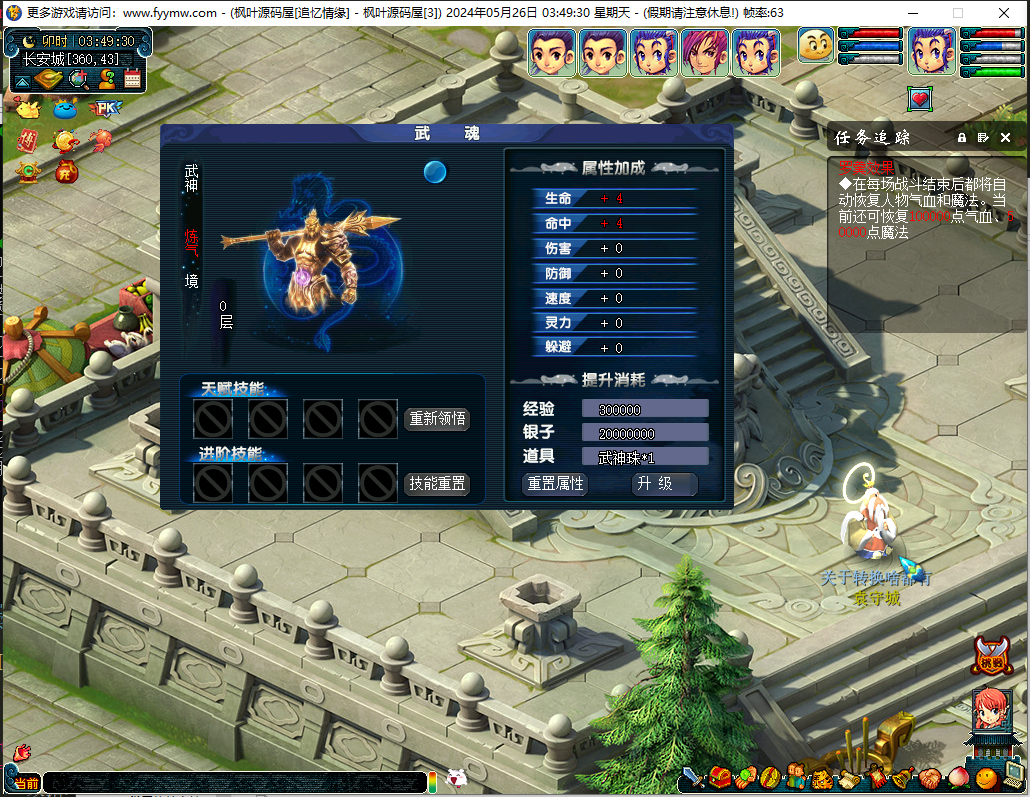The image size is (1030, 797).
Task: Open the sword icon in bottom toolbar
Action: coord(692,777)
